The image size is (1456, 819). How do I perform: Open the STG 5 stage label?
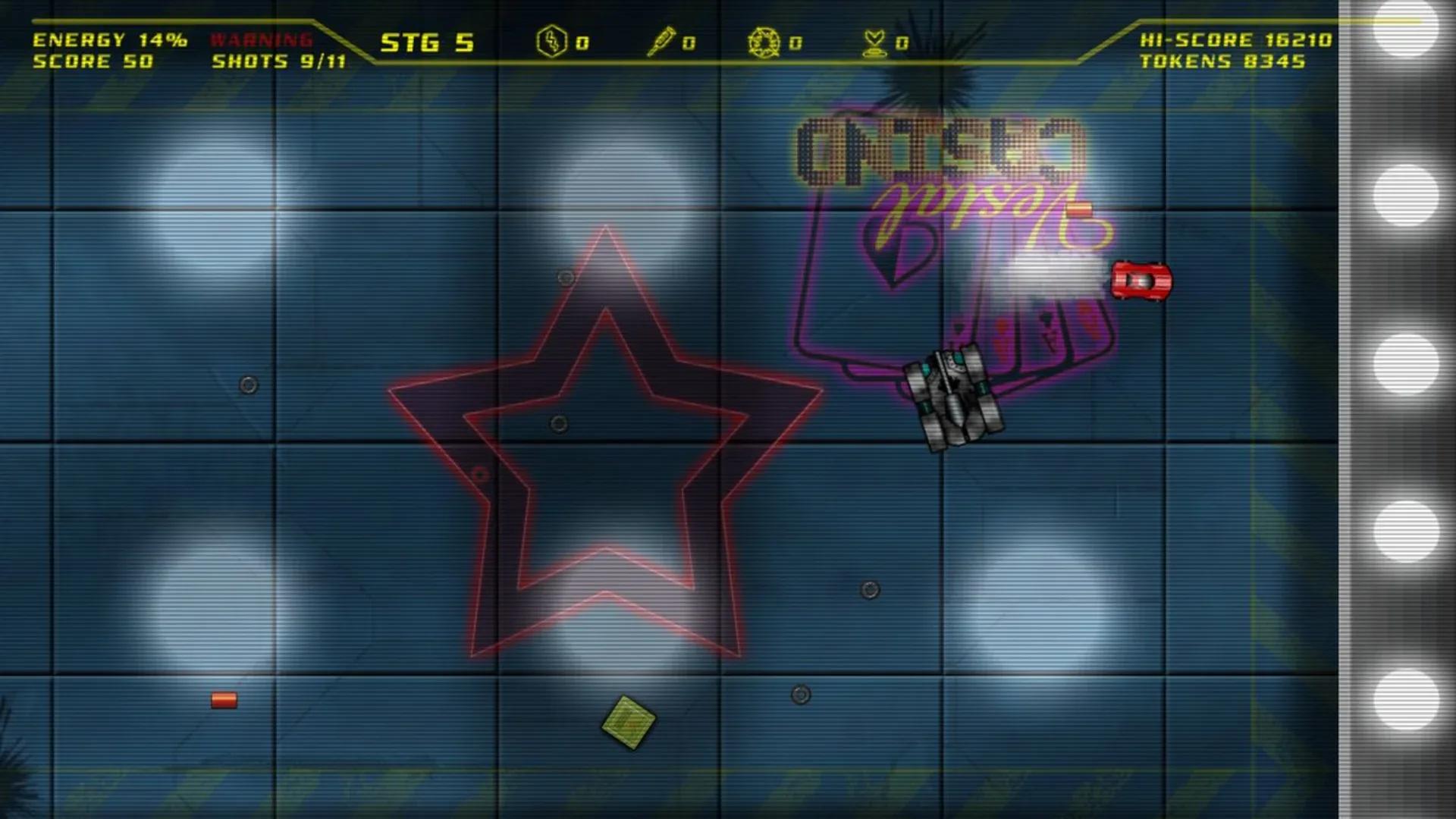click(x=427, y=43)
